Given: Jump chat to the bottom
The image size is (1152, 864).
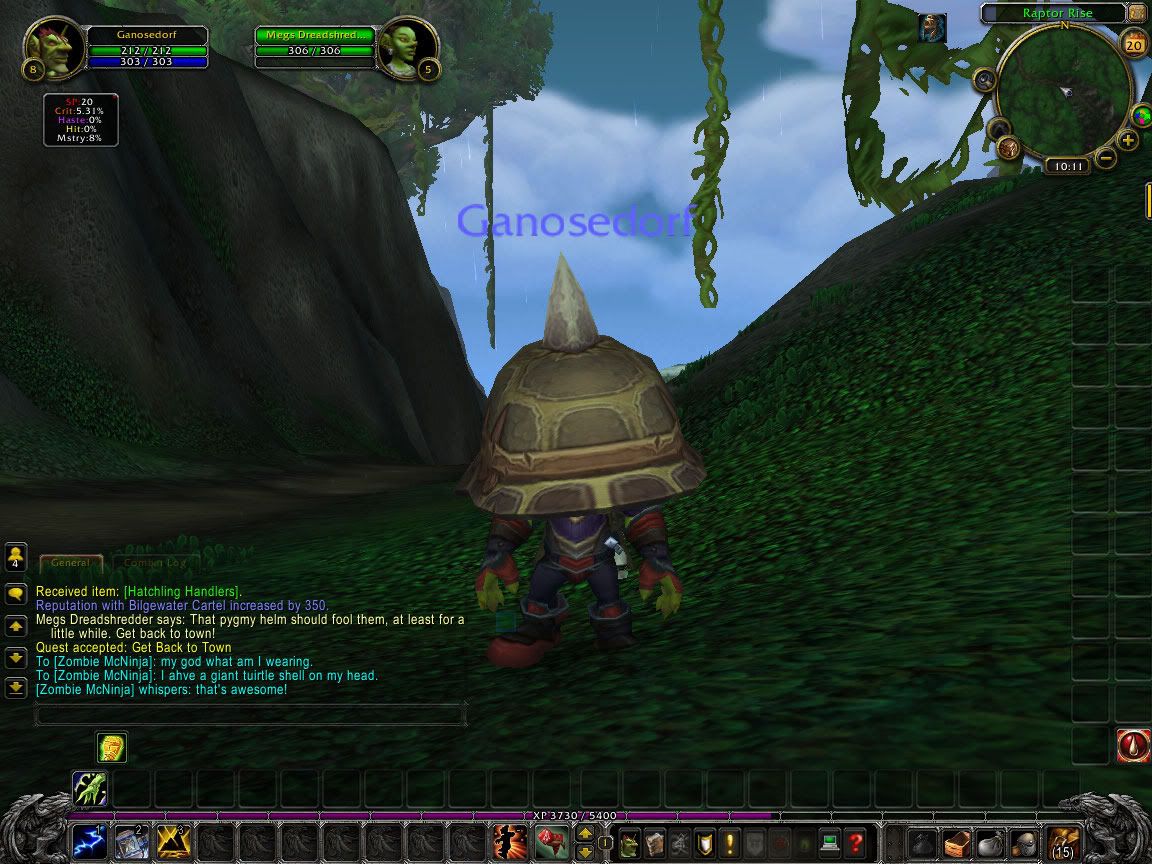Looking at the screenshot, I should click(16, 688).
